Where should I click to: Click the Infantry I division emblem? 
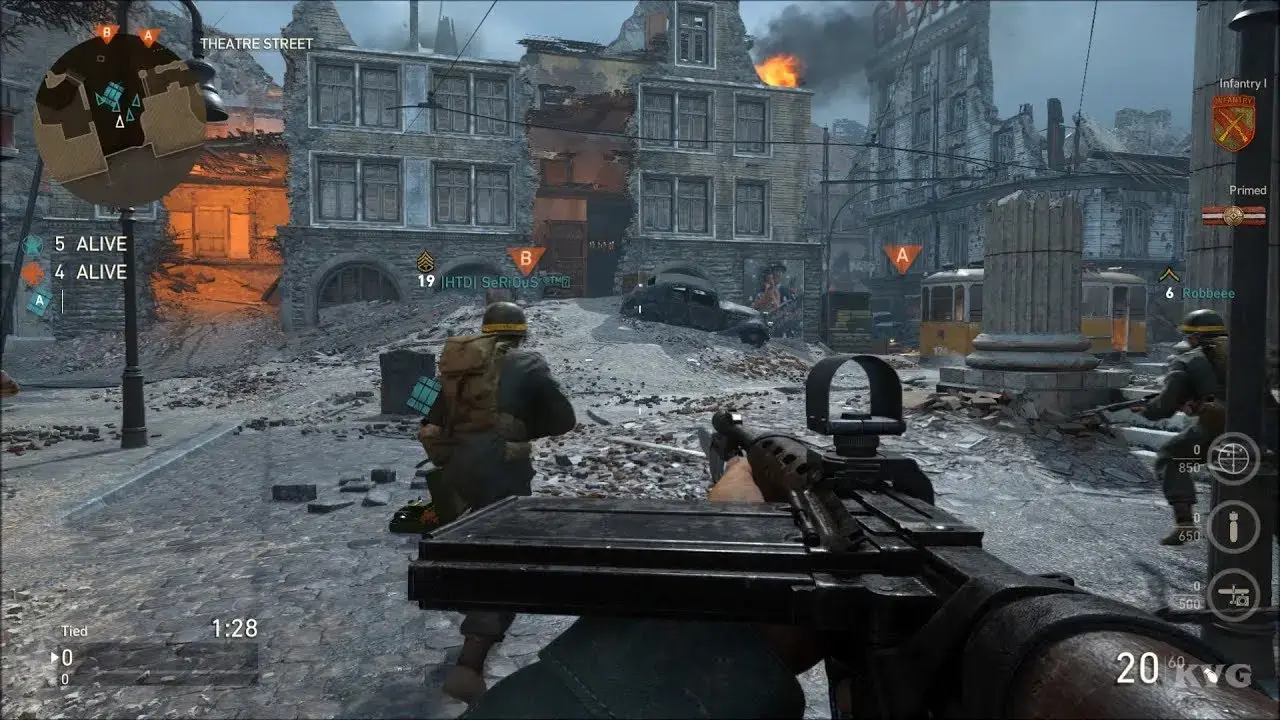(x=1233, y=123)
